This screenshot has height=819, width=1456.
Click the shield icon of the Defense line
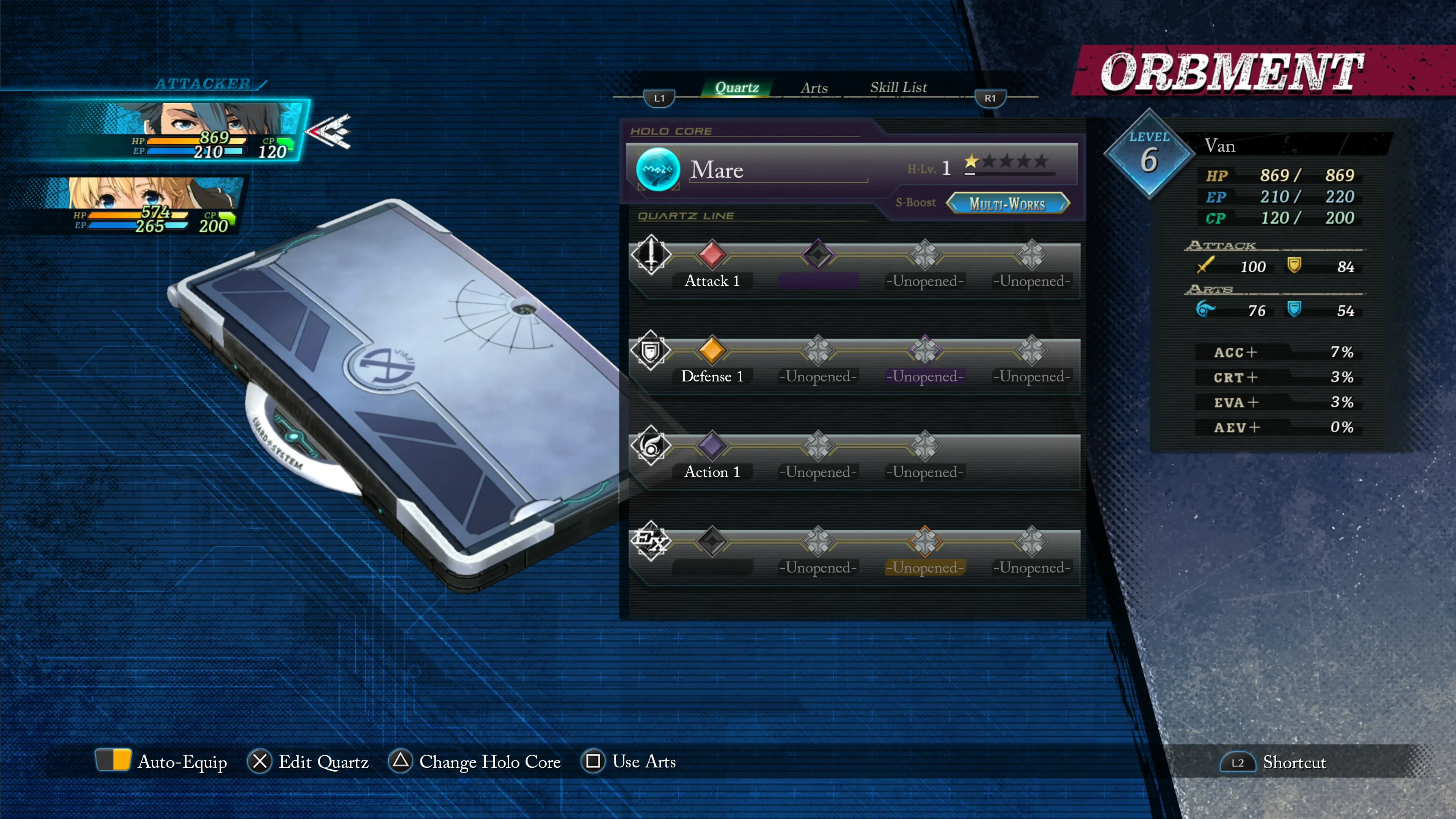(x=651, y=350)
